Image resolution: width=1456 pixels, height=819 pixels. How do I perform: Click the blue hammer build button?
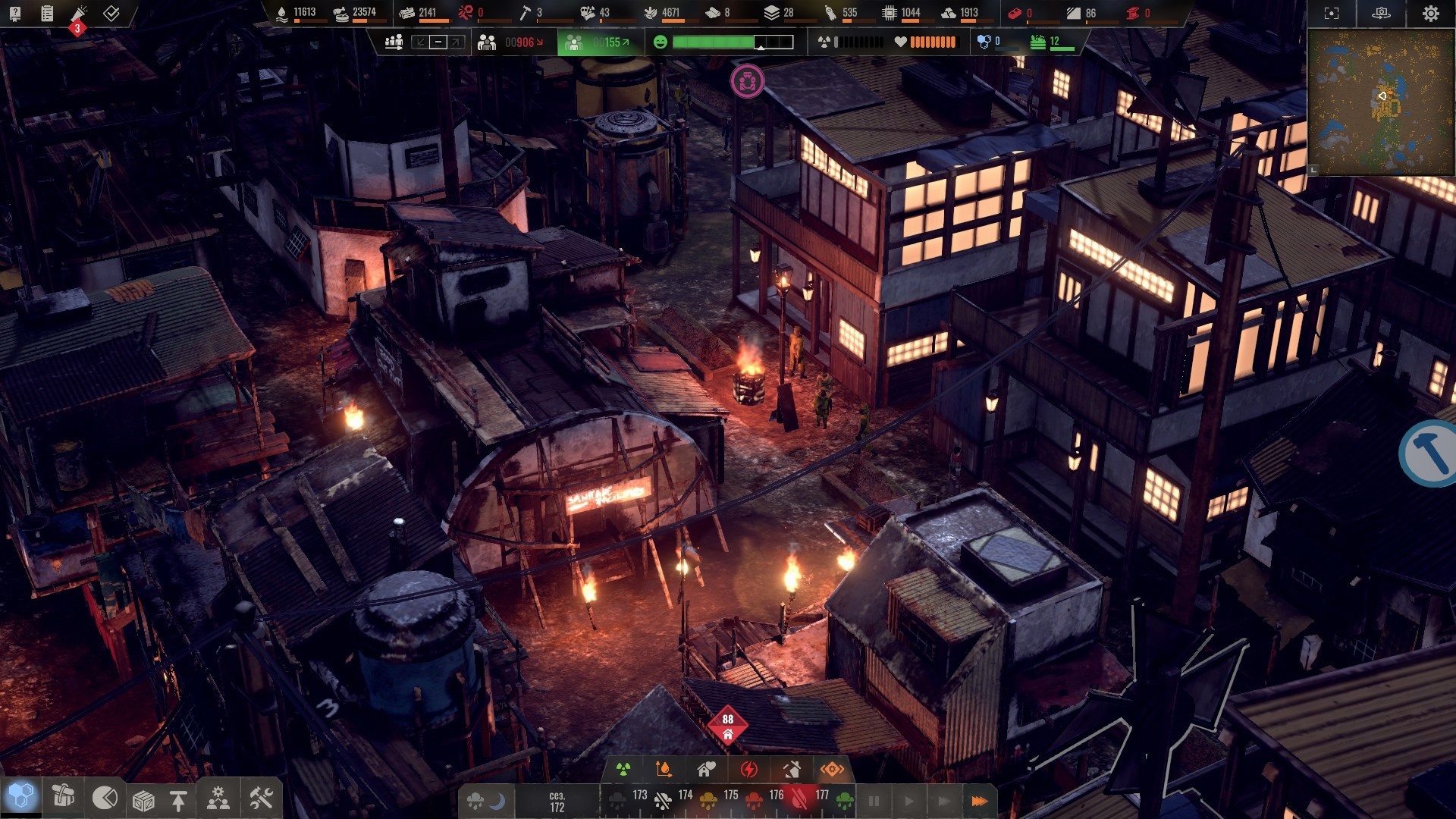[1430, 453]
